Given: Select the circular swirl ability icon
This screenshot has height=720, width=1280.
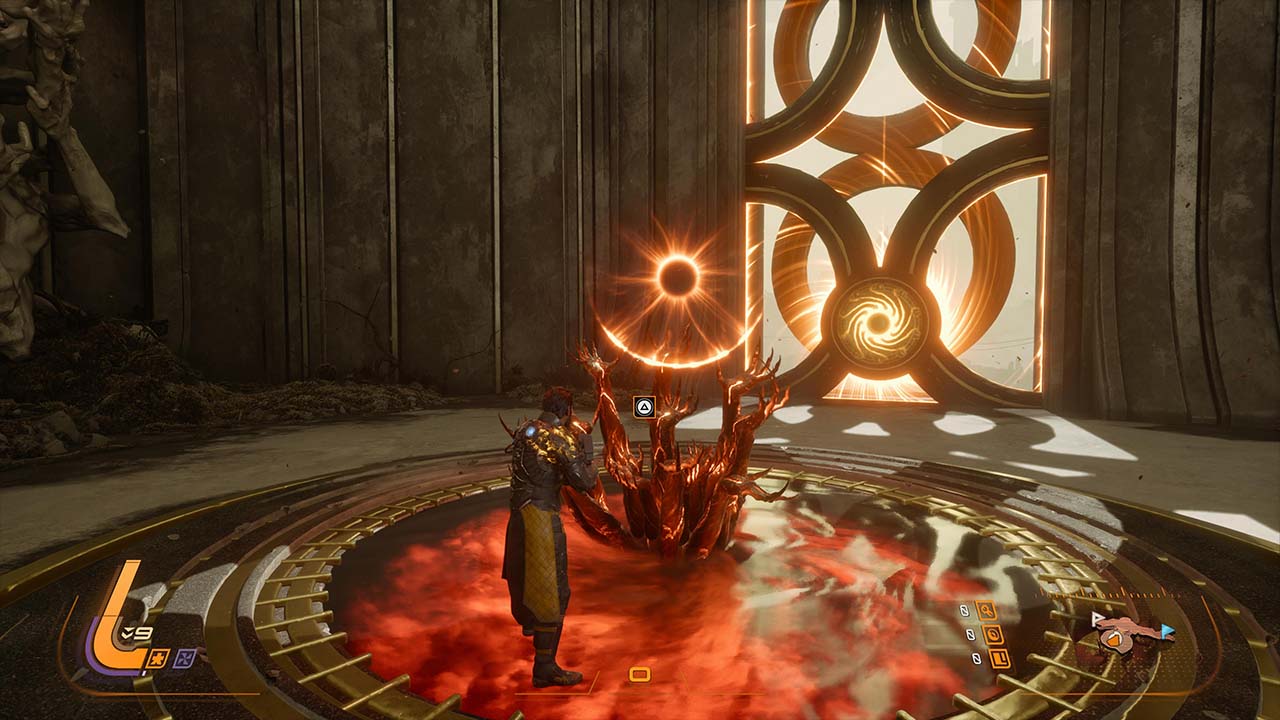Looking at the screenshot, I should coord(994,634).
